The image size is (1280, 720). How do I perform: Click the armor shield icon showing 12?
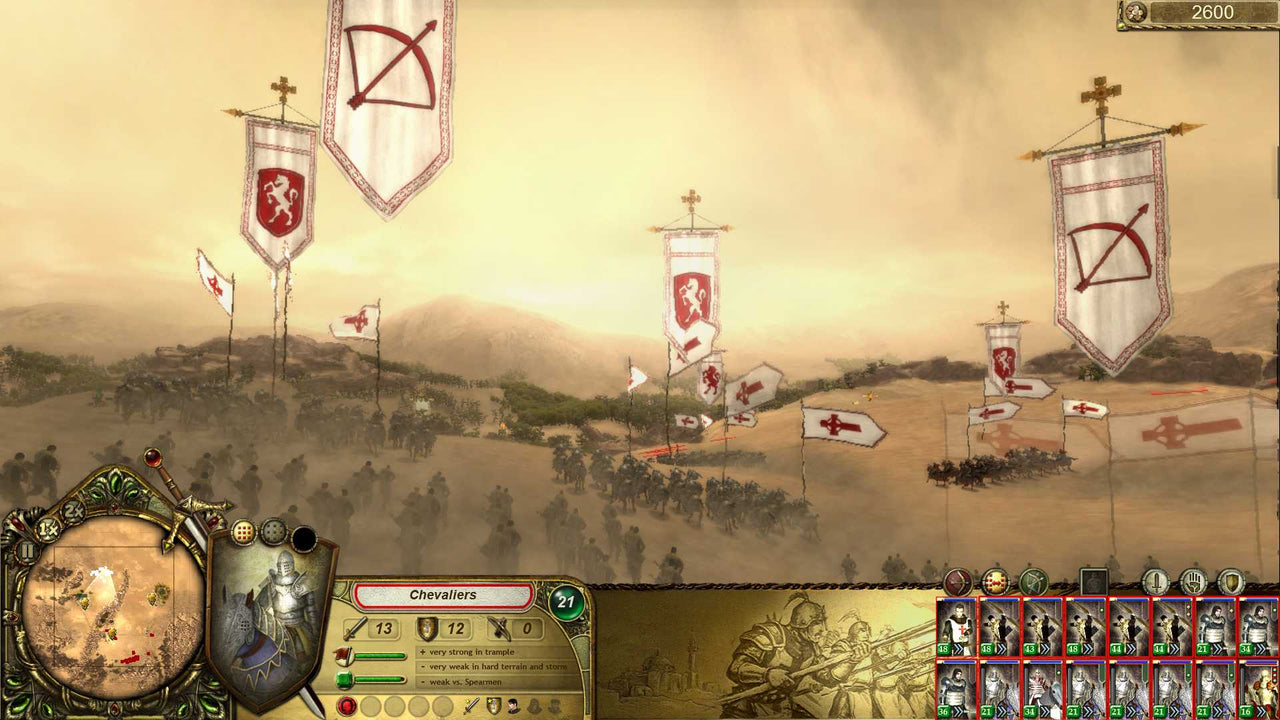[x=427, y=629]
